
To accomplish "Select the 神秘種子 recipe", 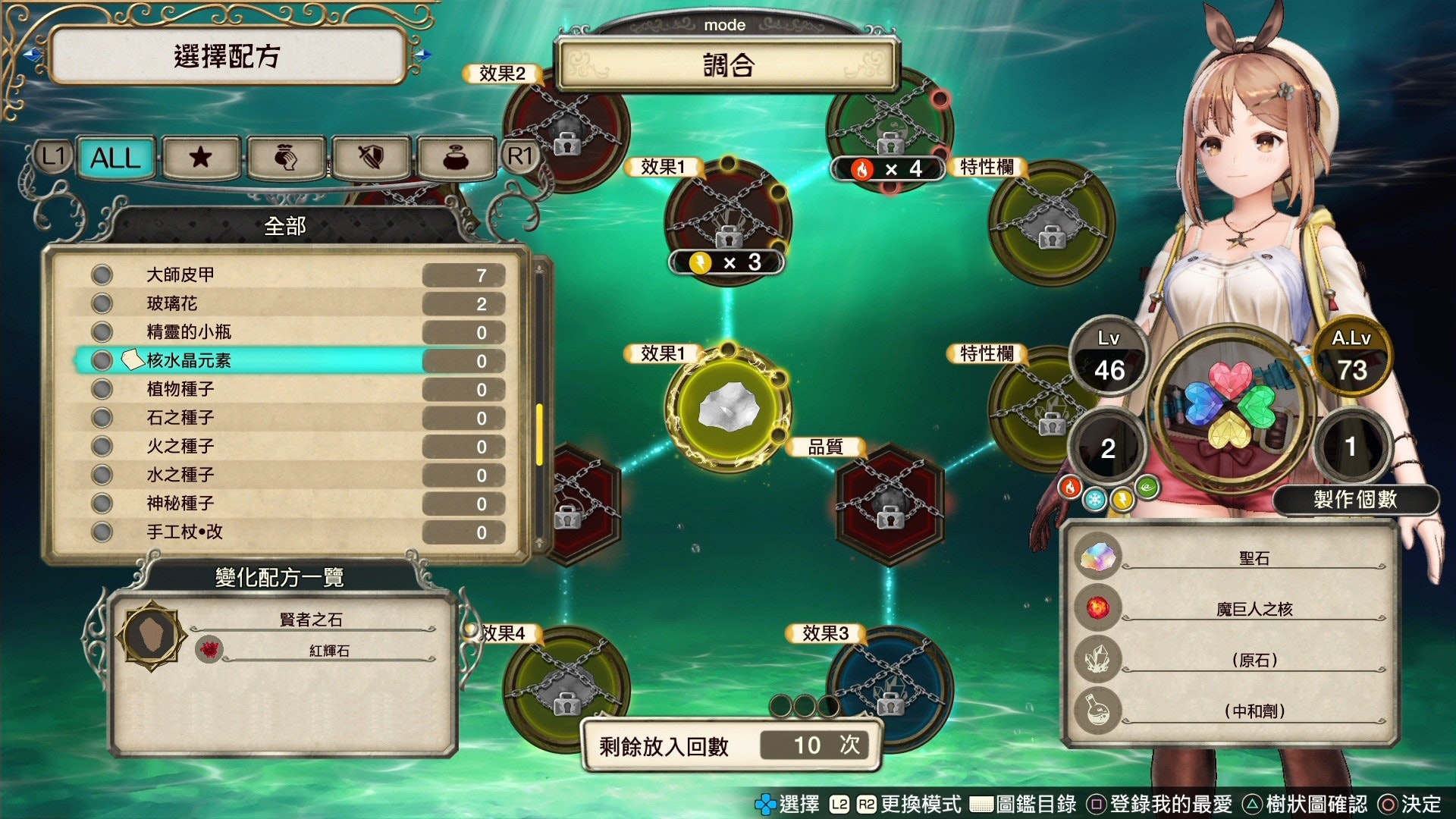I will (288, 504).
